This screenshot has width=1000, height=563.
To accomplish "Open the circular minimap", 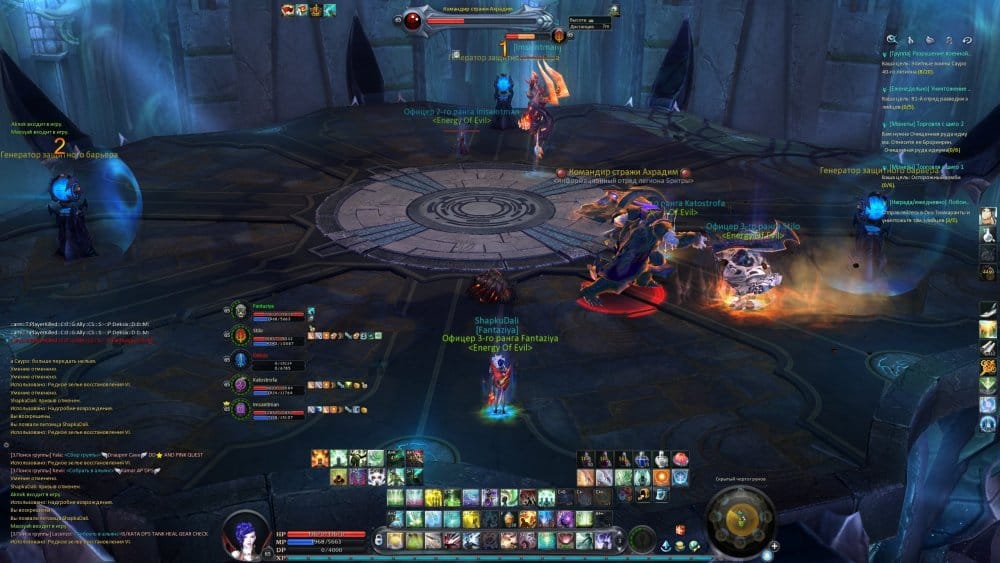I will pos(740,518).
